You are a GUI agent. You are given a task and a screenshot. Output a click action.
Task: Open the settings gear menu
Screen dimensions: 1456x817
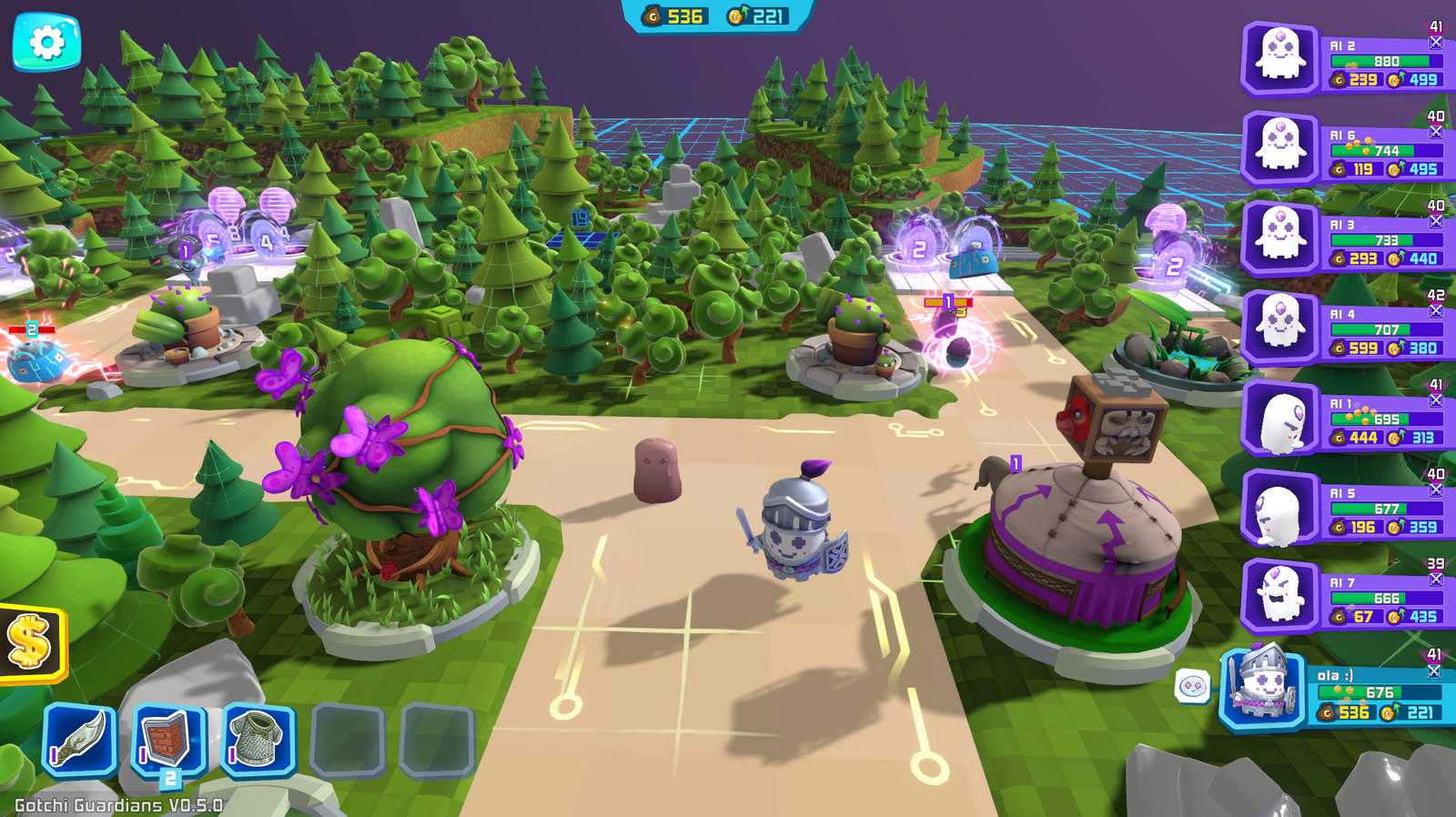pyautogui.click(x=46, y=41)
